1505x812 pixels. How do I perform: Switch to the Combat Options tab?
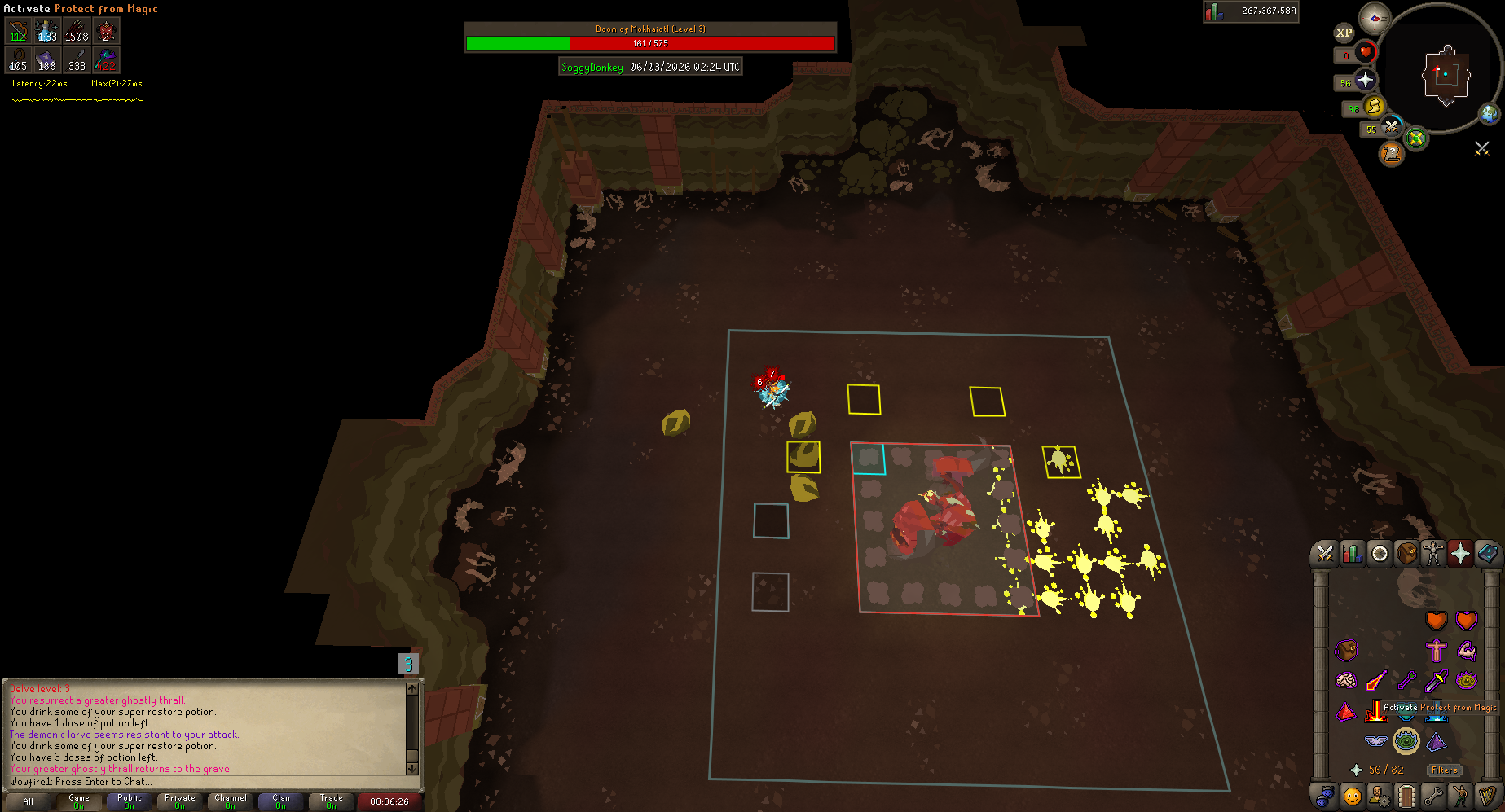click(1325, 554)
